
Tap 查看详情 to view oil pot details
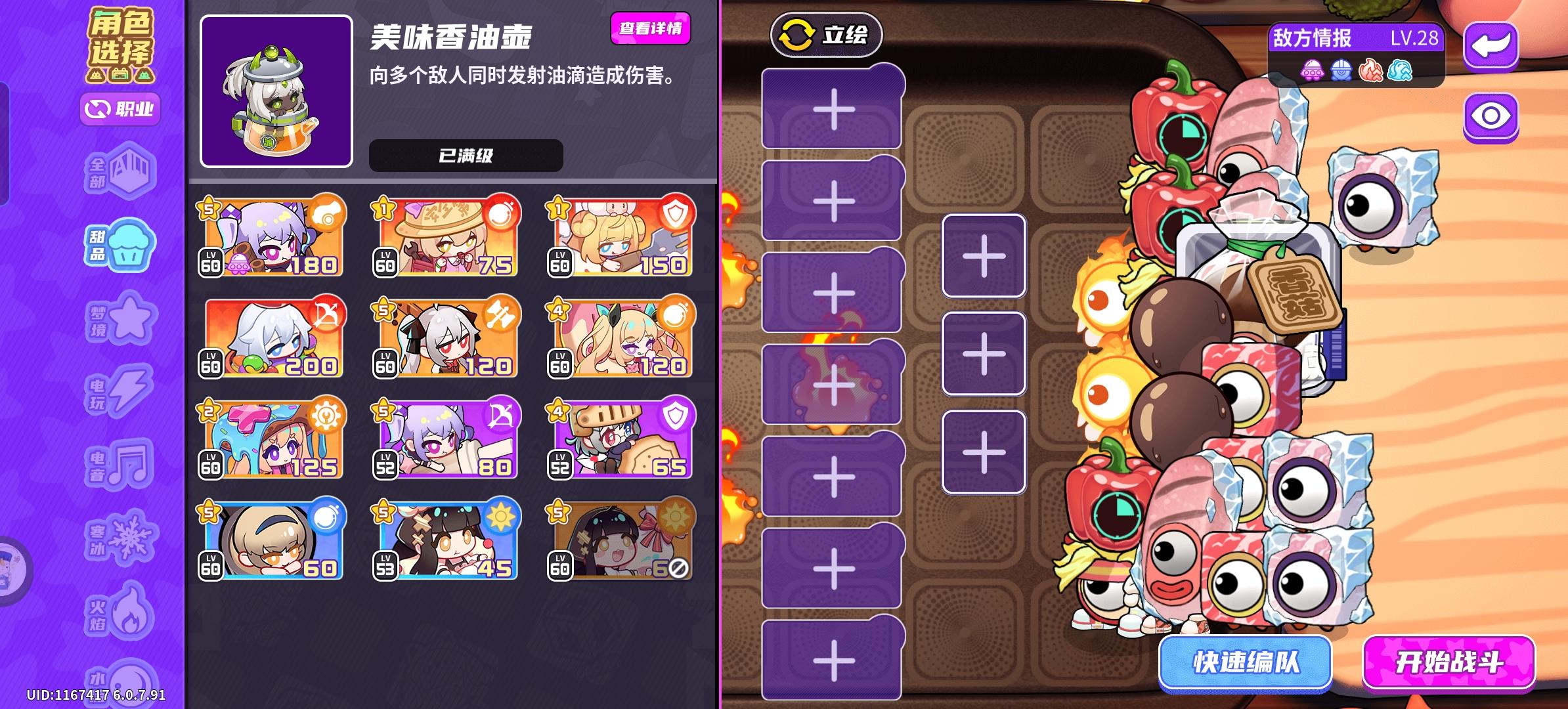pyautogui.click(x=651, y=30)
